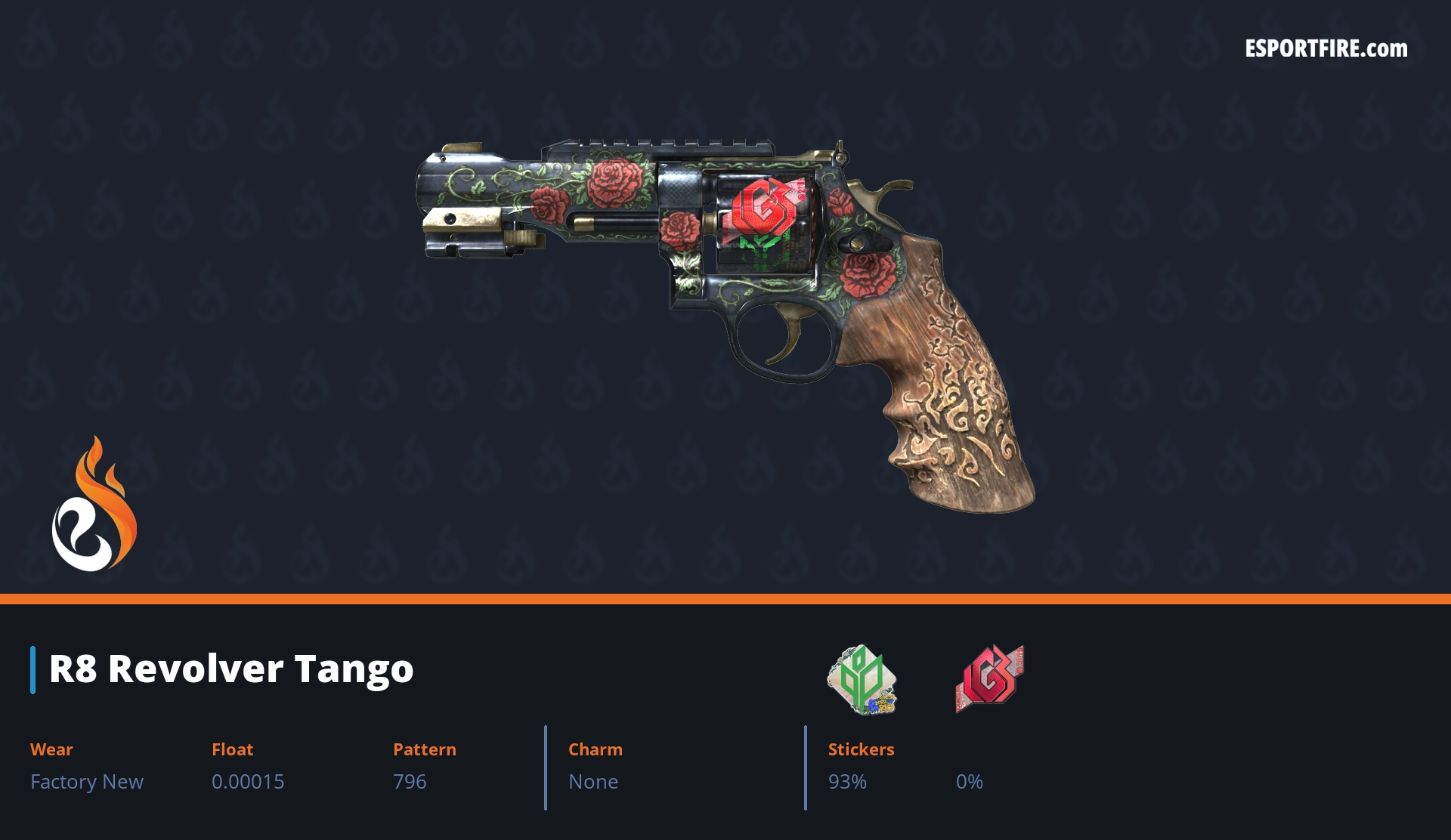Click the orange flame ESPORTFIRE logo
This screenshot has height=840, width=1451.
click(x=94, y=505)
